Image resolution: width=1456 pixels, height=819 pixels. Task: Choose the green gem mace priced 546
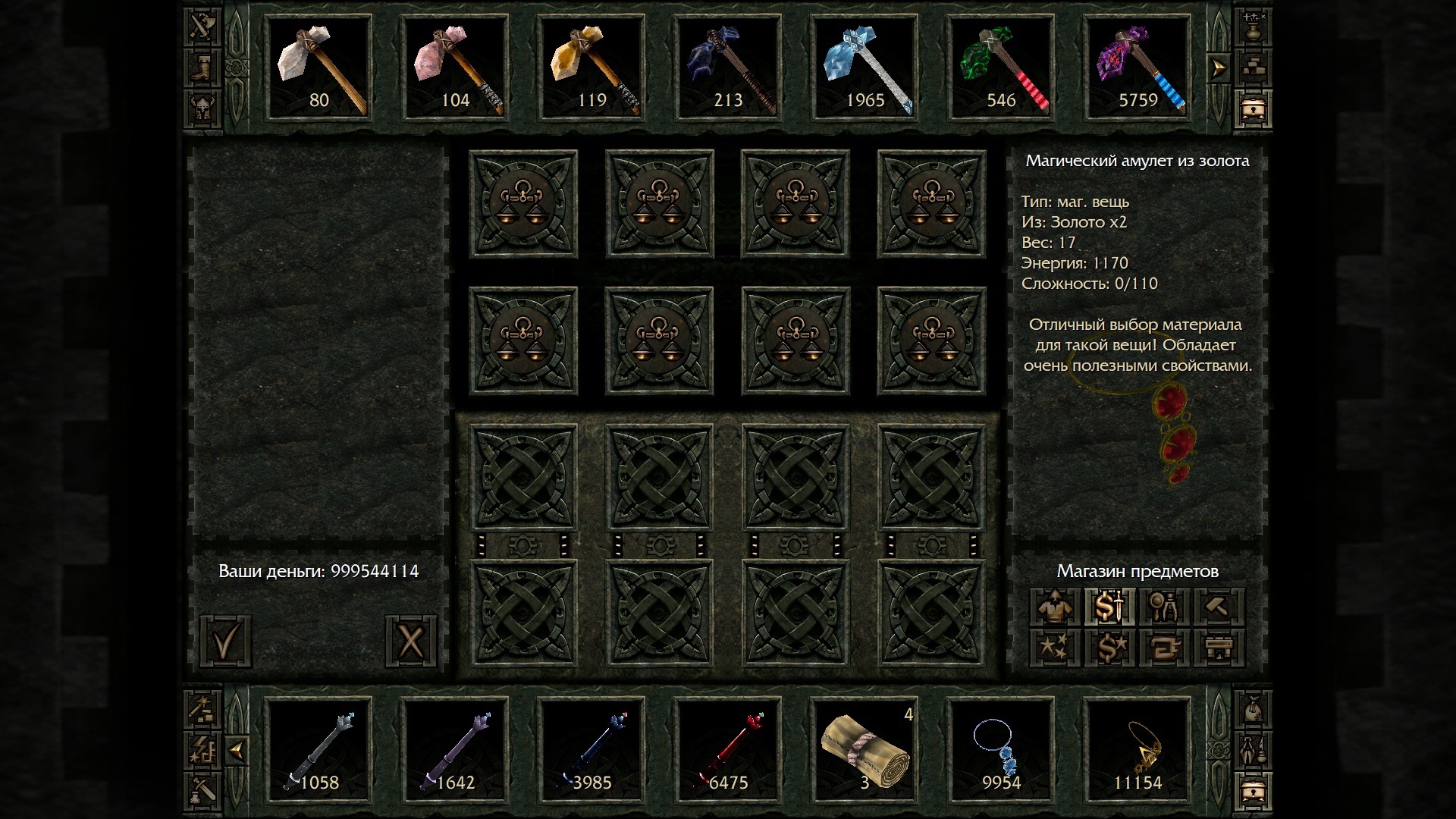(x=1001, y=68)
